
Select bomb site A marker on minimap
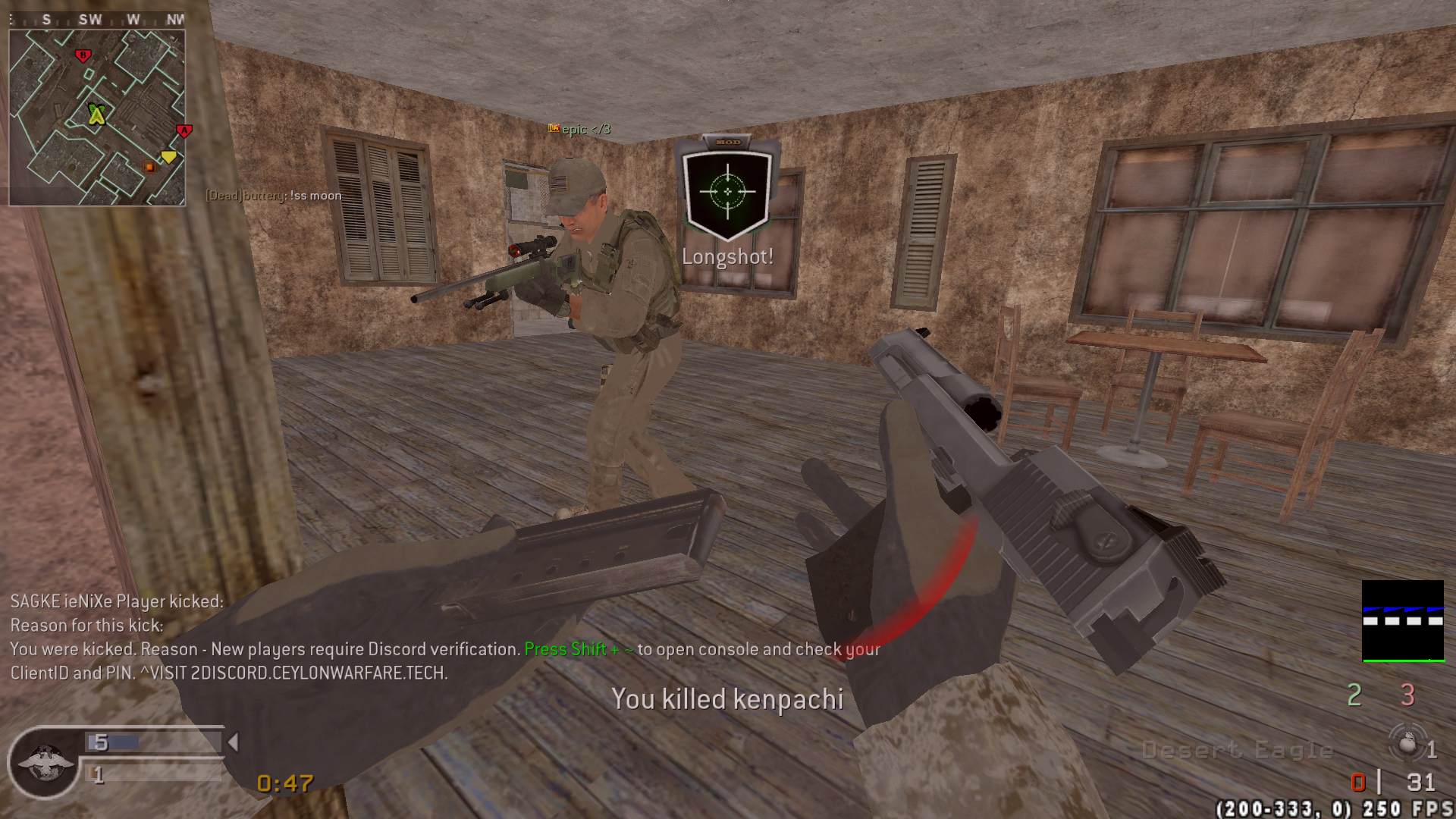pyautogui.click(x=183, y=130)
